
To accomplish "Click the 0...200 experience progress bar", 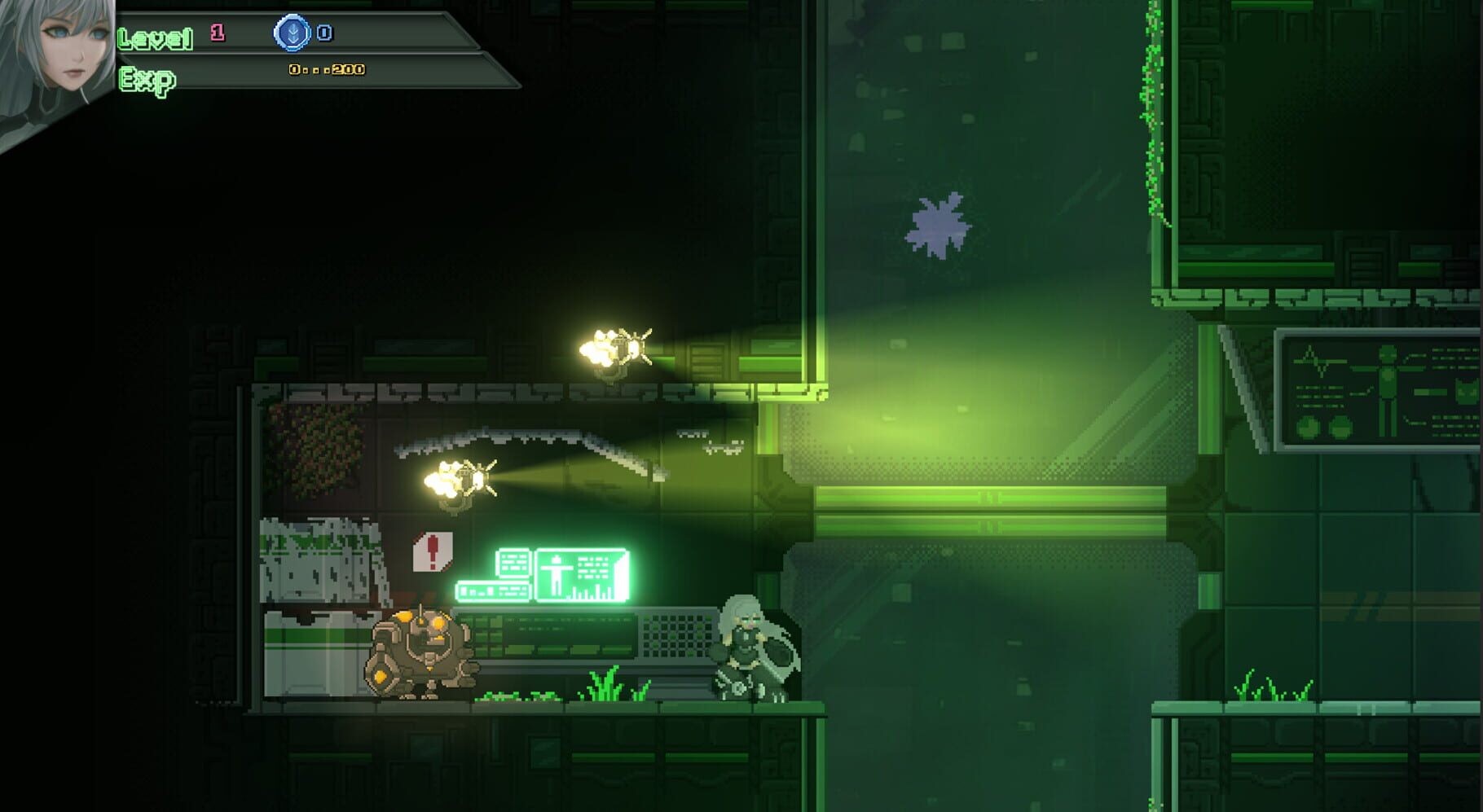I will coord(326,71).
